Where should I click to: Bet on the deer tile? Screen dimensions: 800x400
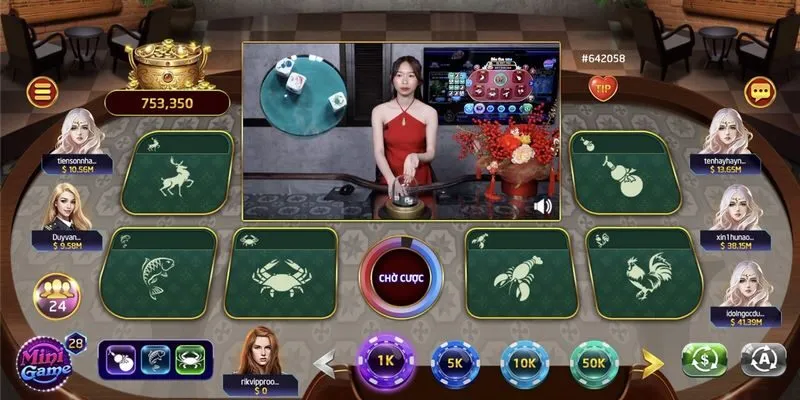176,172
